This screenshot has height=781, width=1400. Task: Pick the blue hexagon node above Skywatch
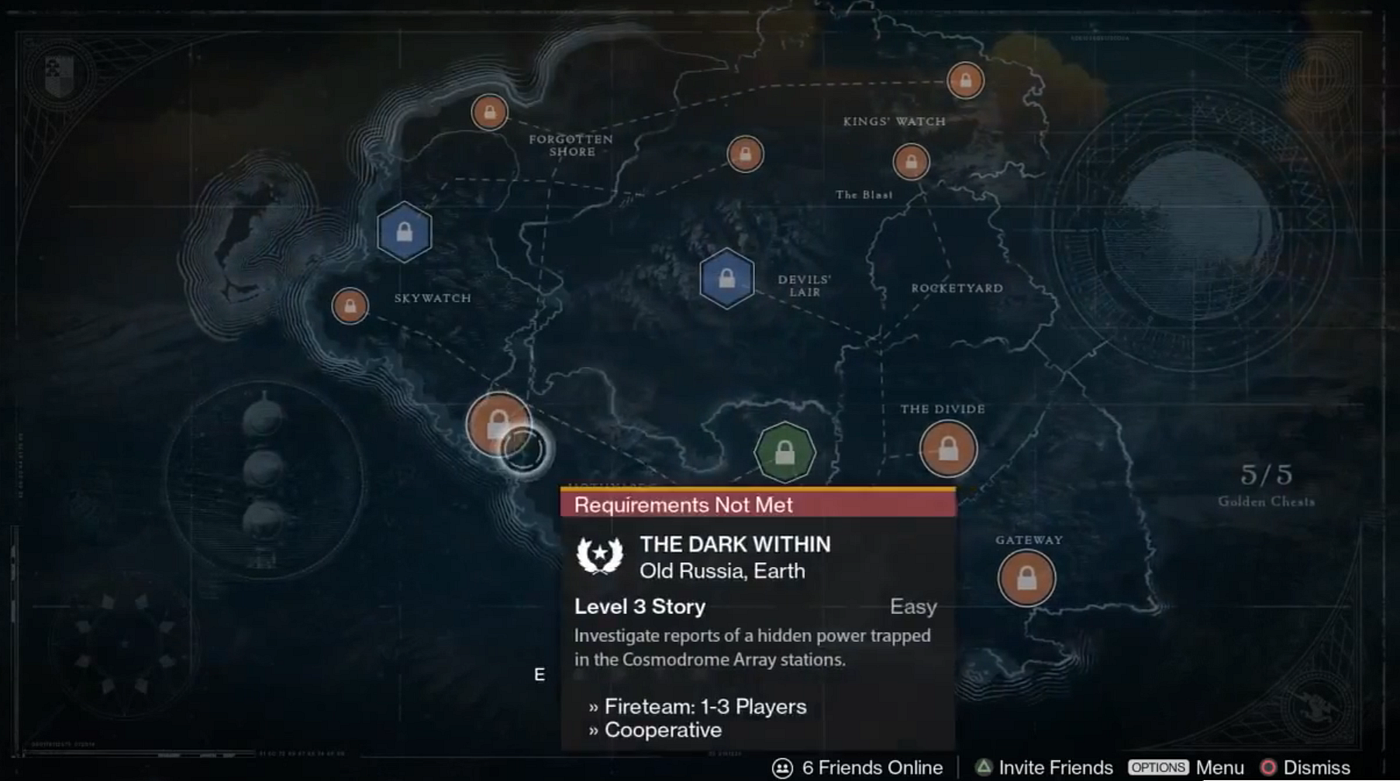[404, 232]
